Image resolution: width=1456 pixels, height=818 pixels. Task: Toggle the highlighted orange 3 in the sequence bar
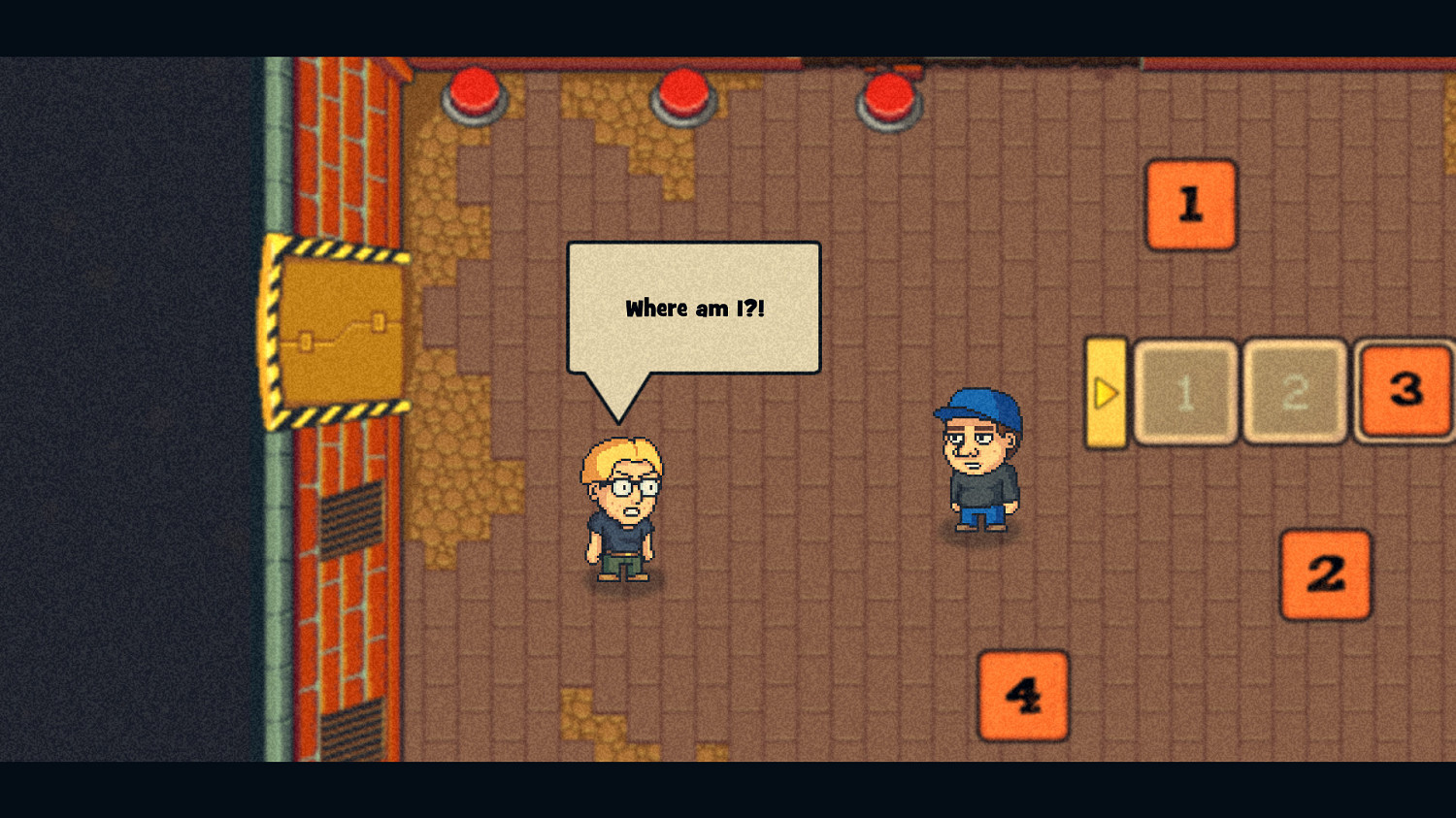coord(1404,392)
